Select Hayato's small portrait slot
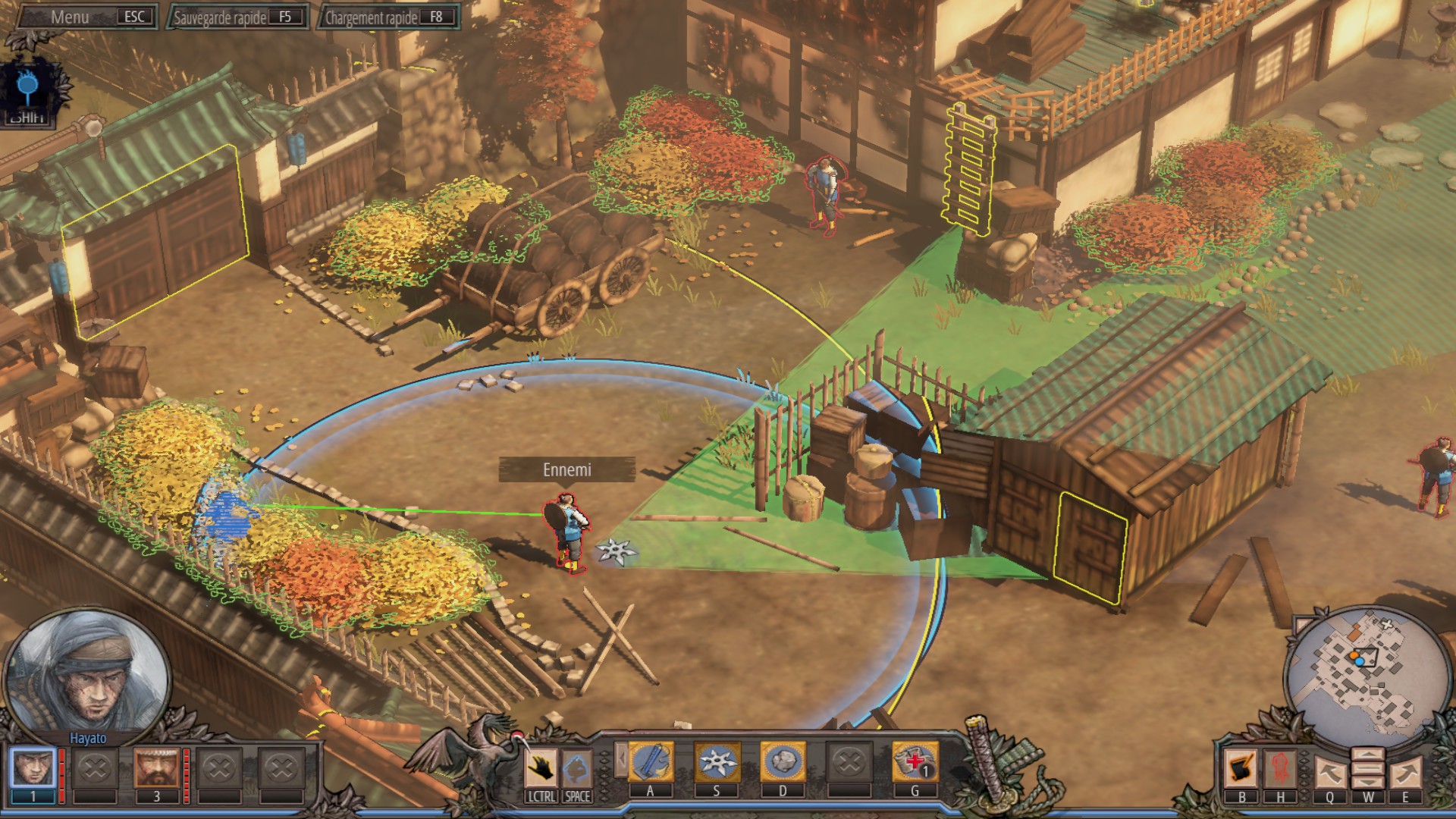1456x819 pixels. [x=33, y=768]
